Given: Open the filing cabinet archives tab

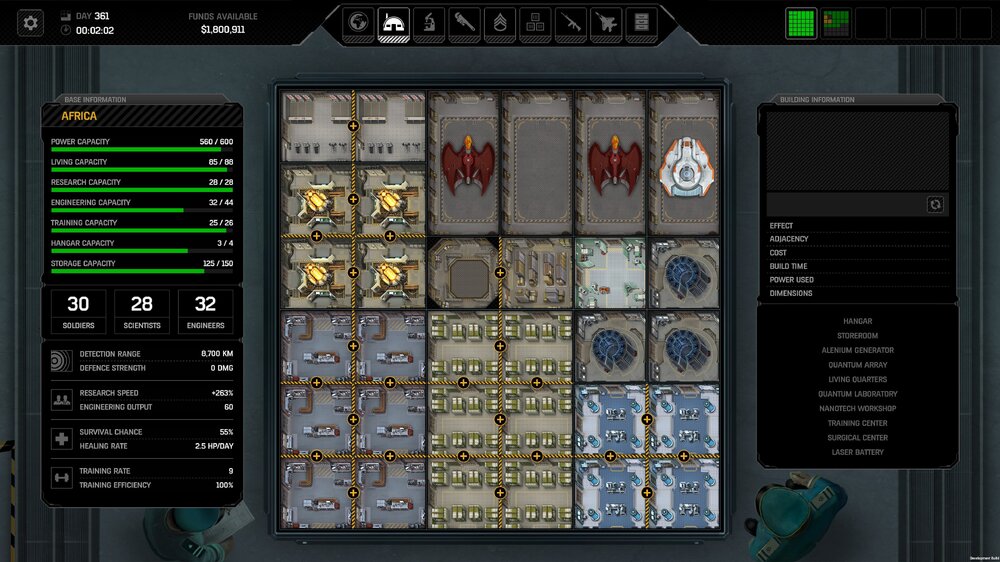Looking at the screenshot, I should point(641,23).
